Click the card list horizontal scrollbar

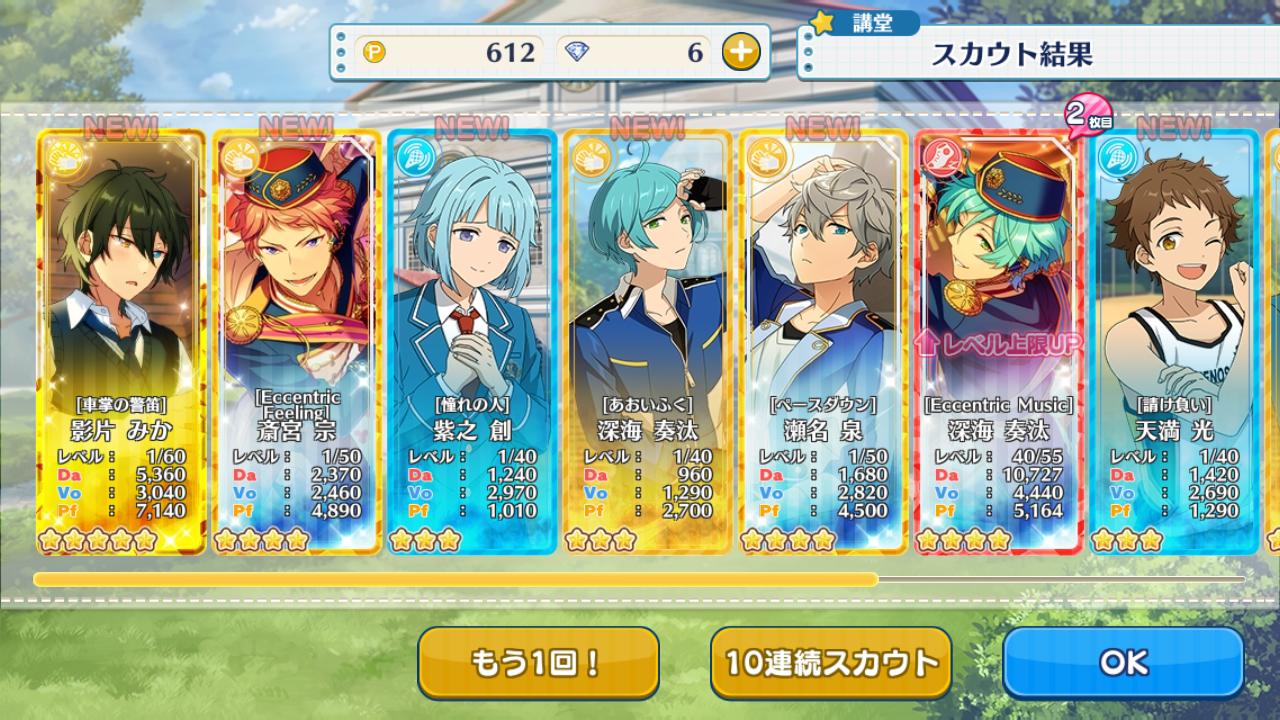pyautogui.click(x=456, y=579)
